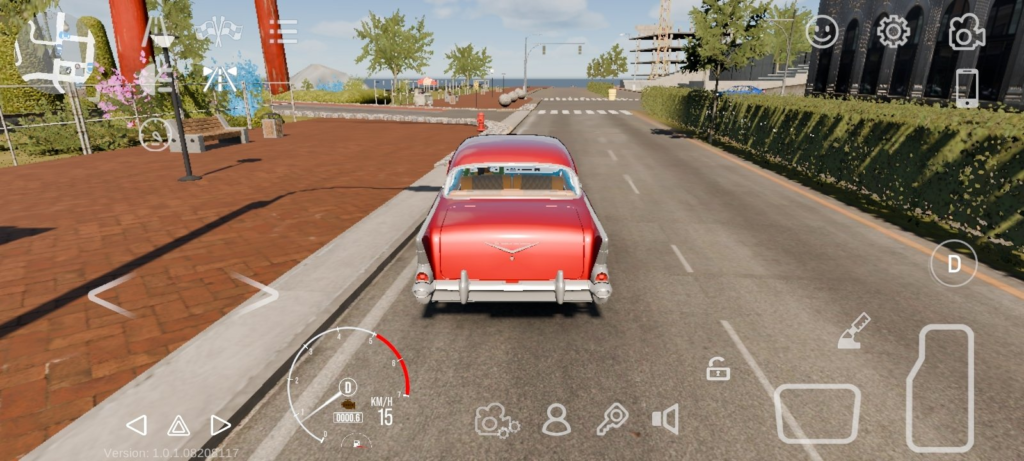Step on the accelerator pedal
This screenshot has width=1024, height=461.
click(x=940, y=387)
